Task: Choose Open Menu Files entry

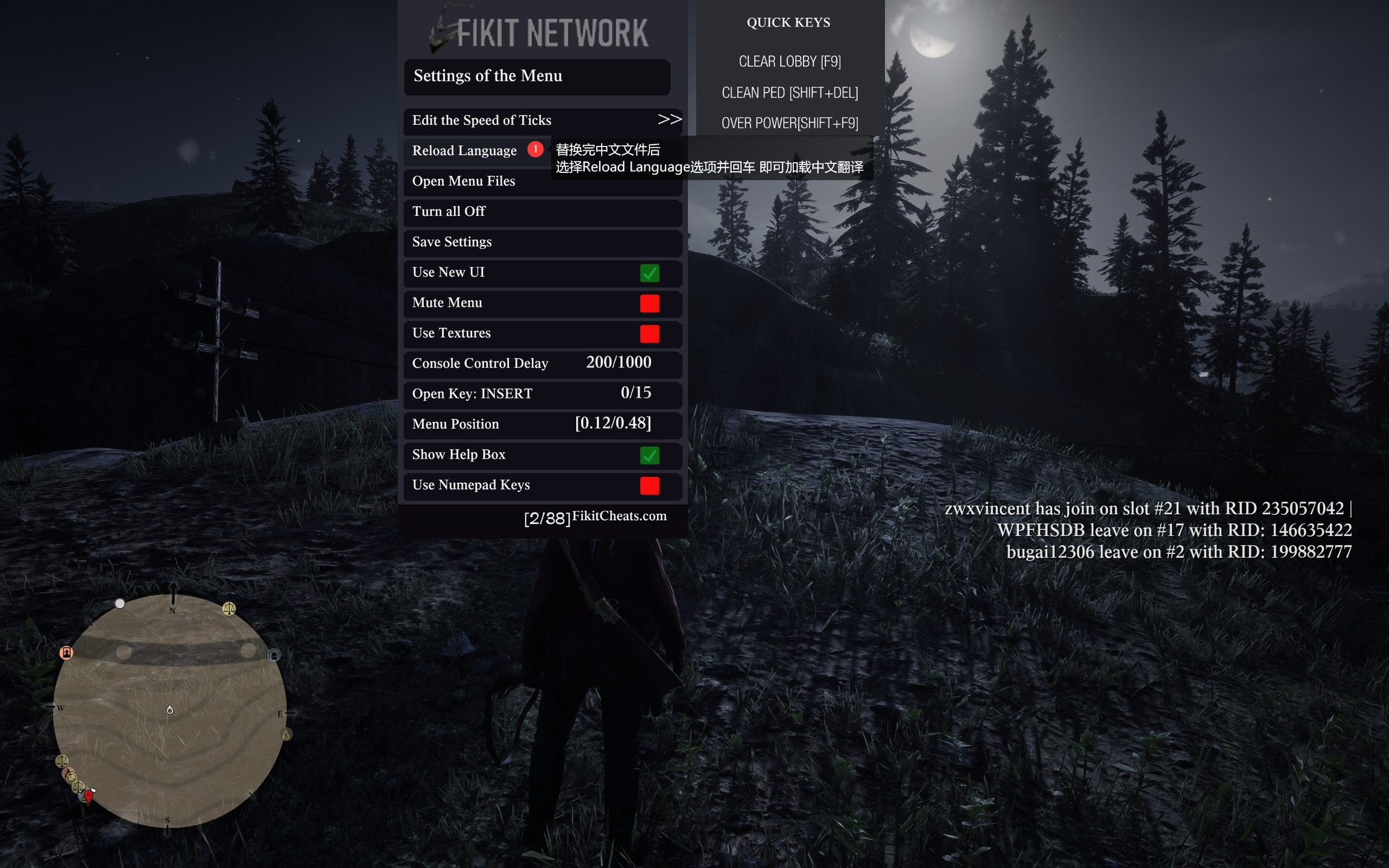Action: coord(464,181)
